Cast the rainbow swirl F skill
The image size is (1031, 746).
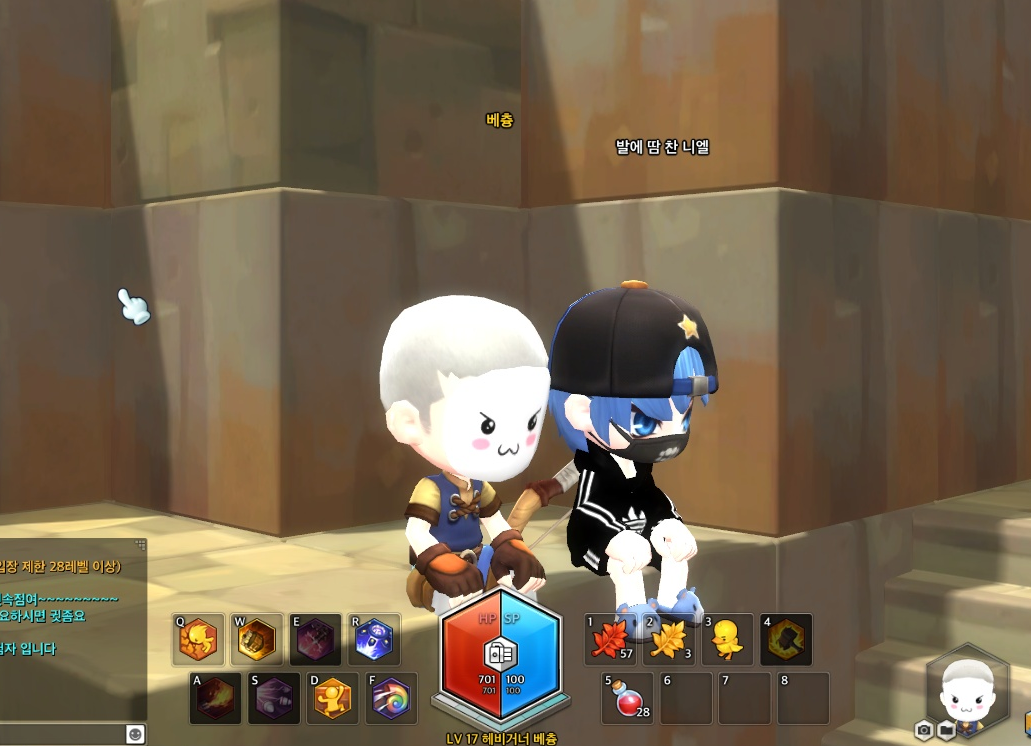[392, 698]
